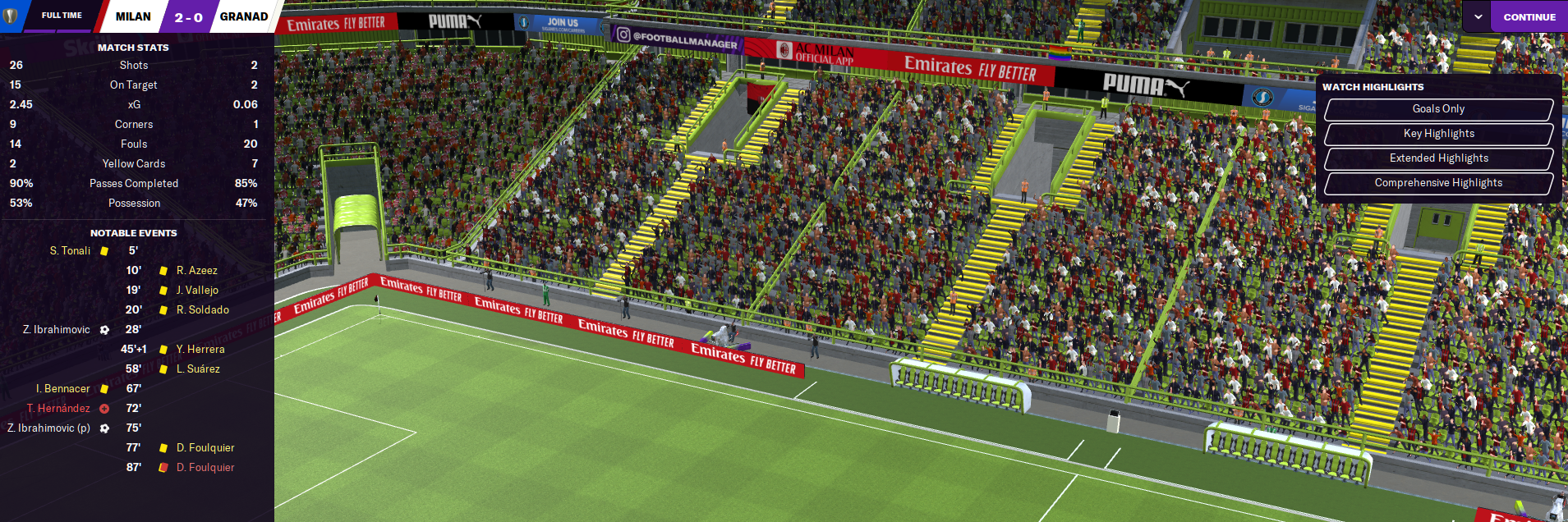
Task: Play Comprehensive Highlights
Action: pyautogui.click(x=1438, y=183)
